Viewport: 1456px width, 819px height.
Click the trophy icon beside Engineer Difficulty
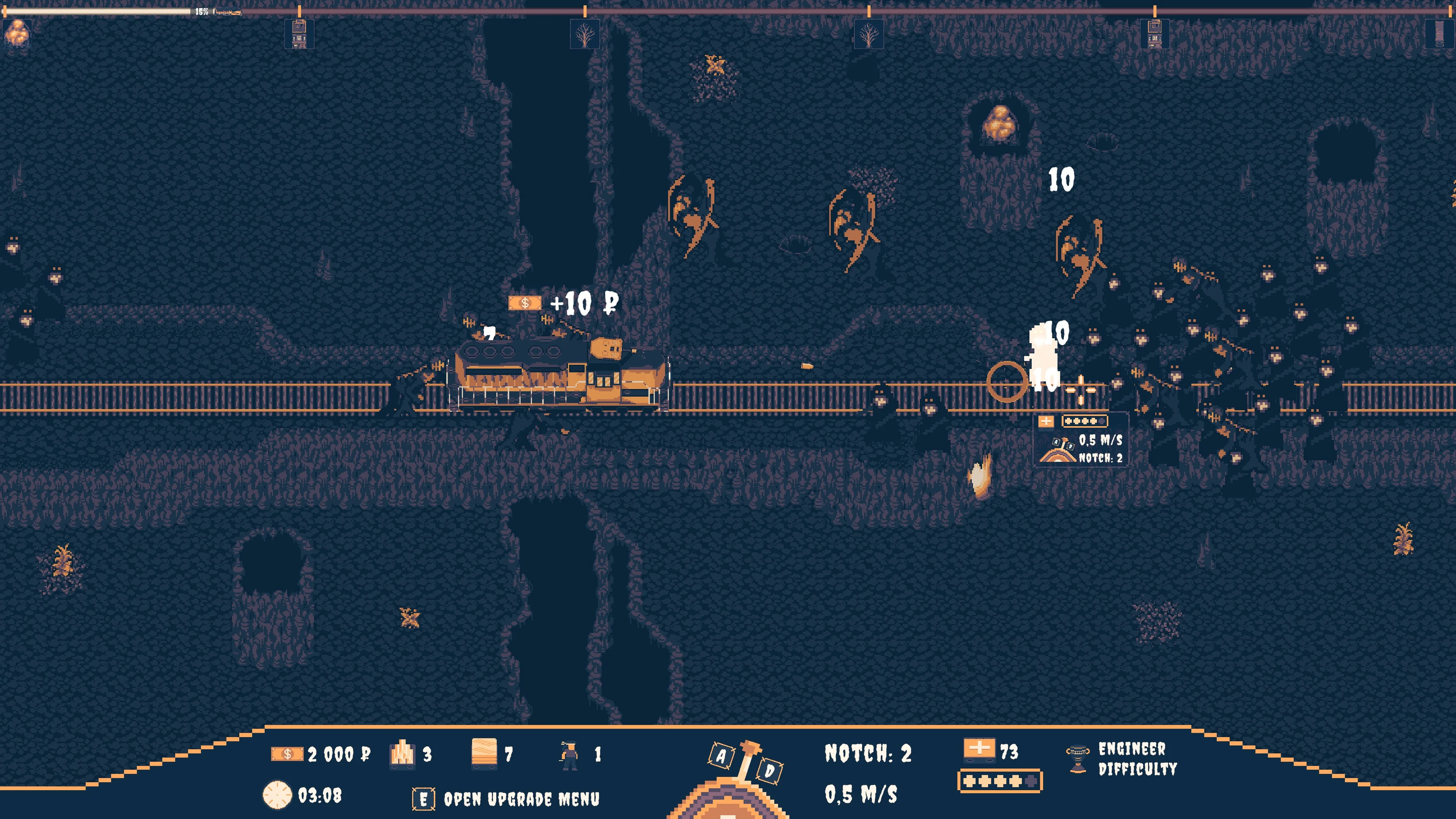tap(1077, 758)
